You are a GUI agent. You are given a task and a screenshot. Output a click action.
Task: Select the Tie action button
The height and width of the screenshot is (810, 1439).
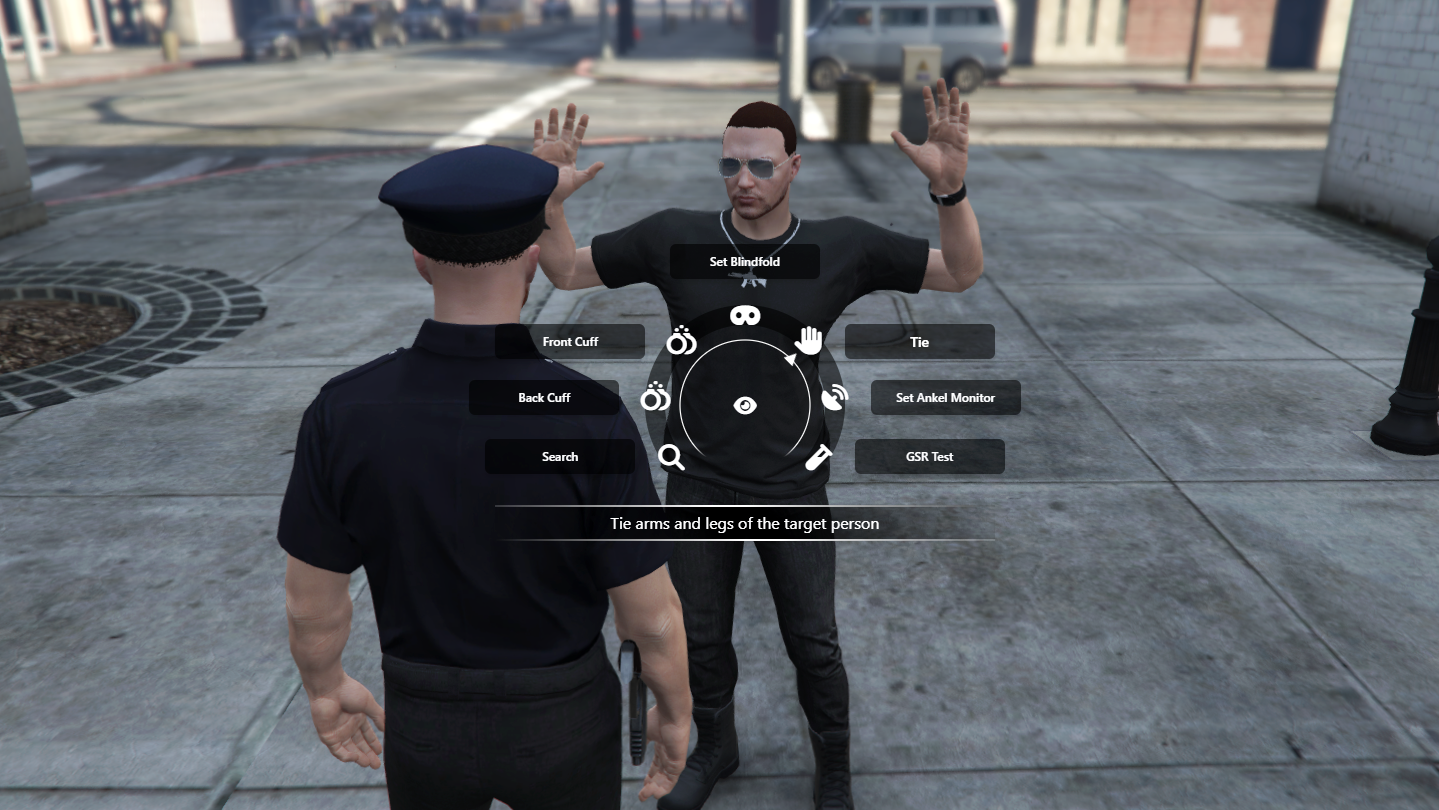coord(919,342)
